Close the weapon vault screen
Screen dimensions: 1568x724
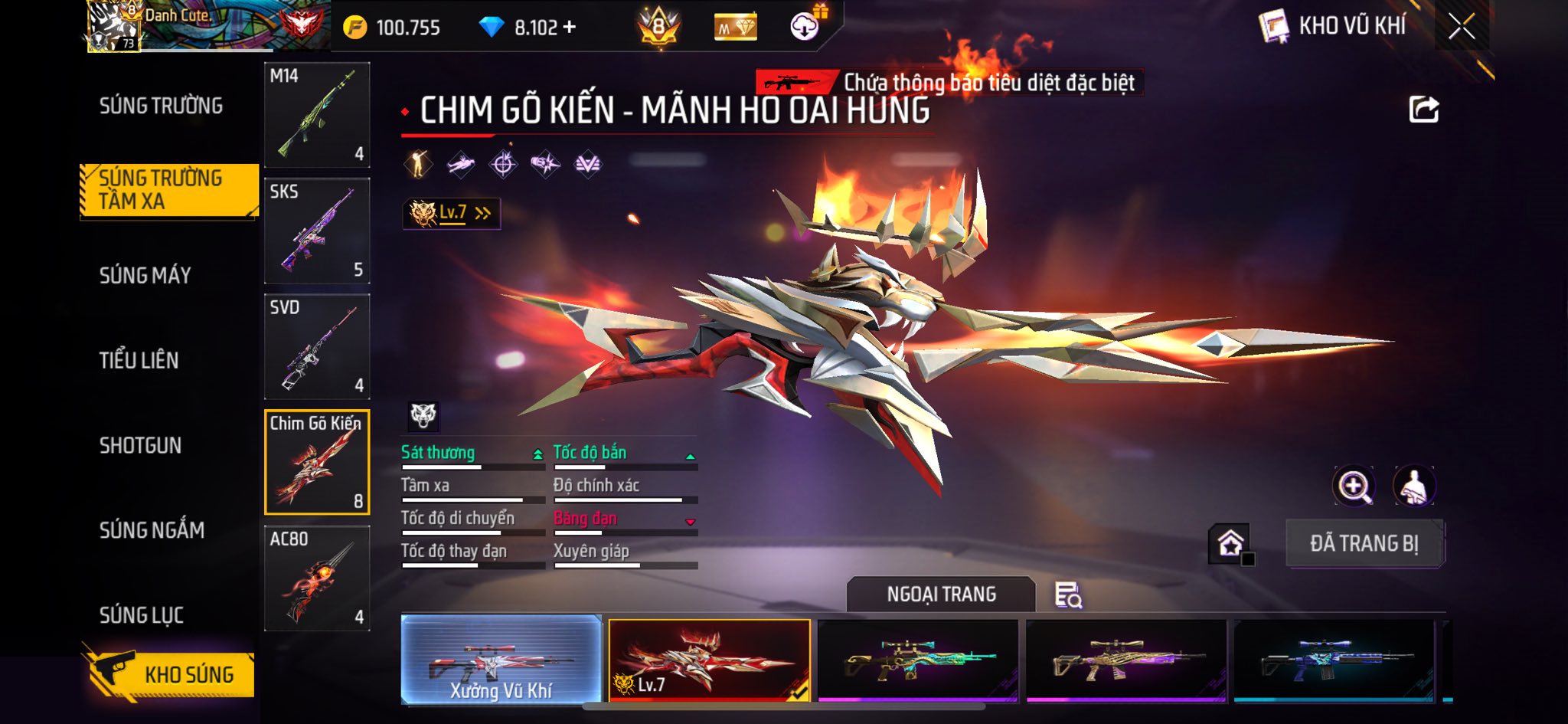[1461, 28]
